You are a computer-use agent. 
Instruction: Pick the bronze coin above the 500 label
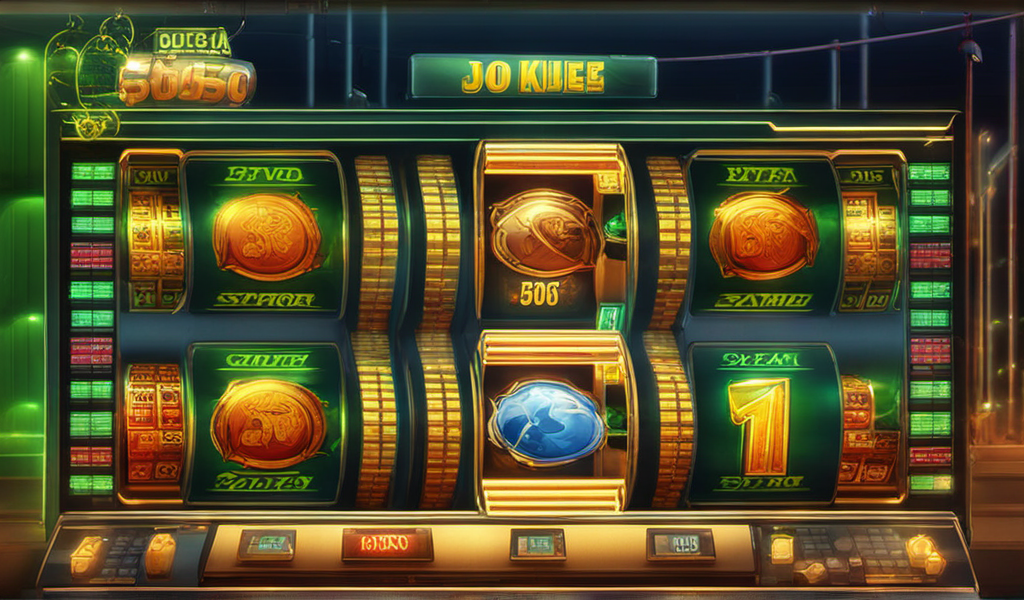coord(545,232)
